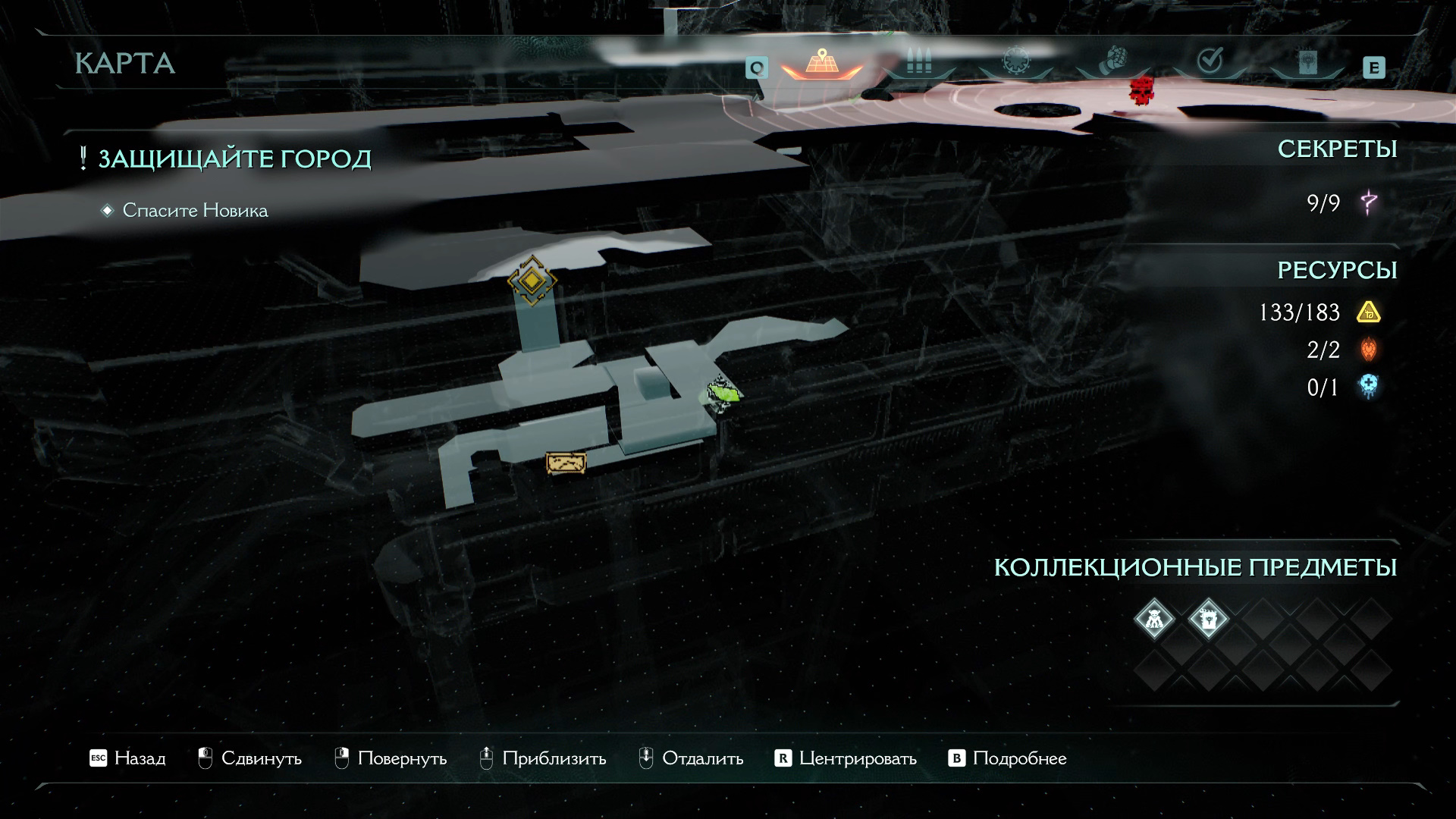Click the green player position marker
The height and width of the screenshot is (819, 1456).
pyautogui.click(x=723, y=392)
